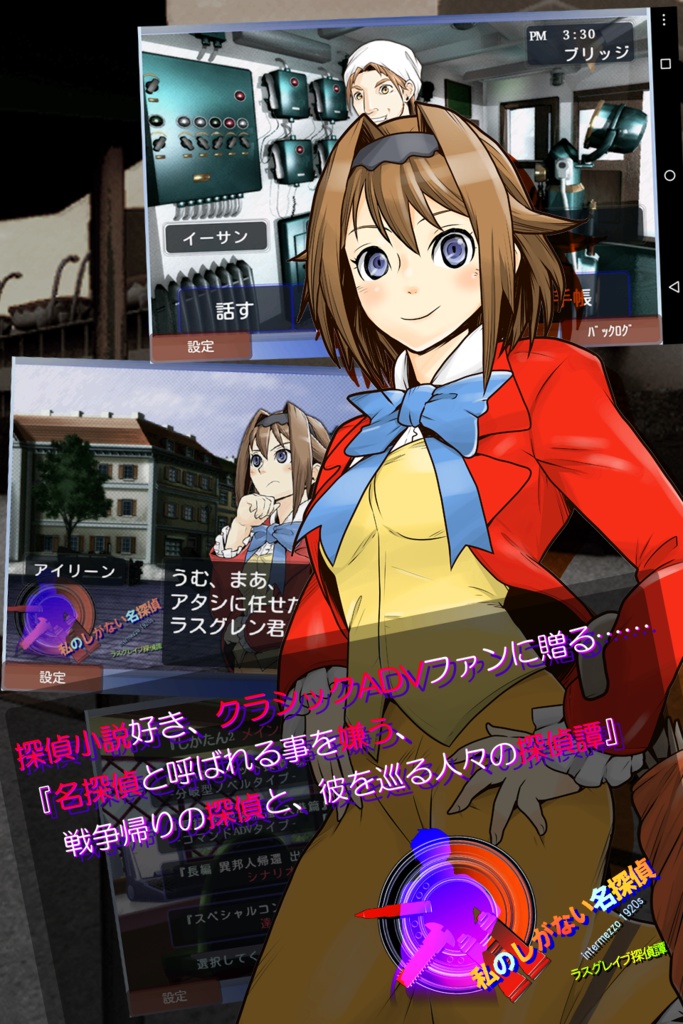Tap the Android home circle

pyautogui.click(x=668, y=175)
